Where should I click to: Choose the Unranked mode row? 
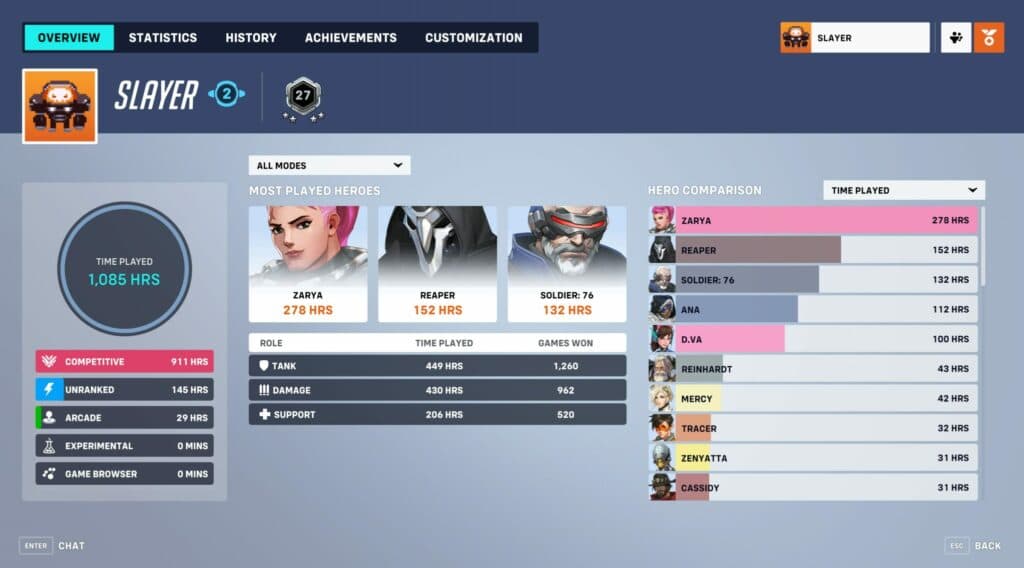(125, 389)
